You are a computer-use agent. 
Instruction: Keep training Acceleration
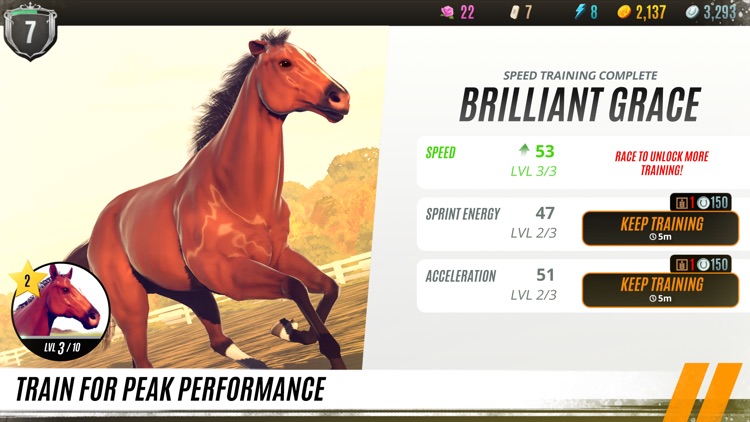pos(660,289)
